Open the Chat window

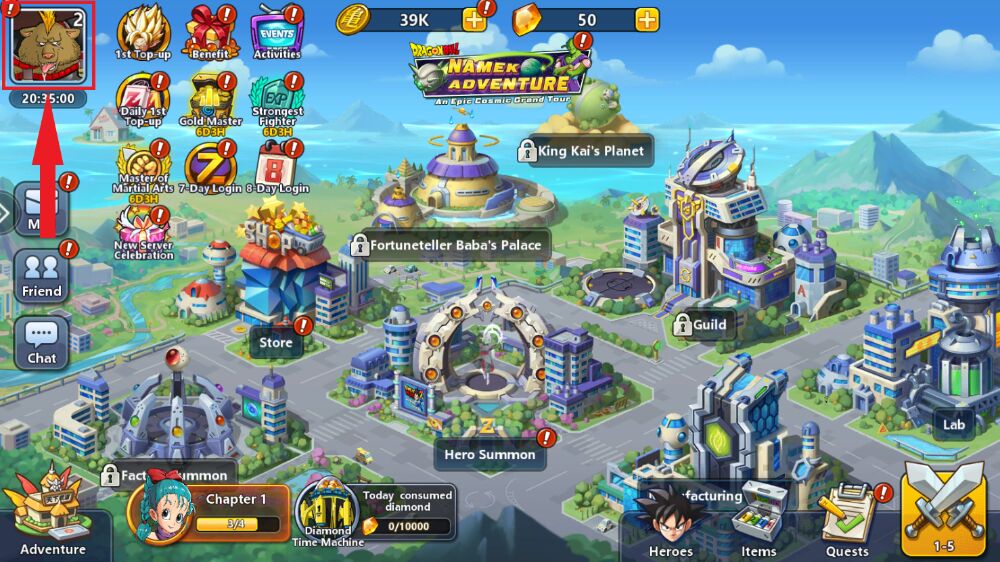pos(42,341)
